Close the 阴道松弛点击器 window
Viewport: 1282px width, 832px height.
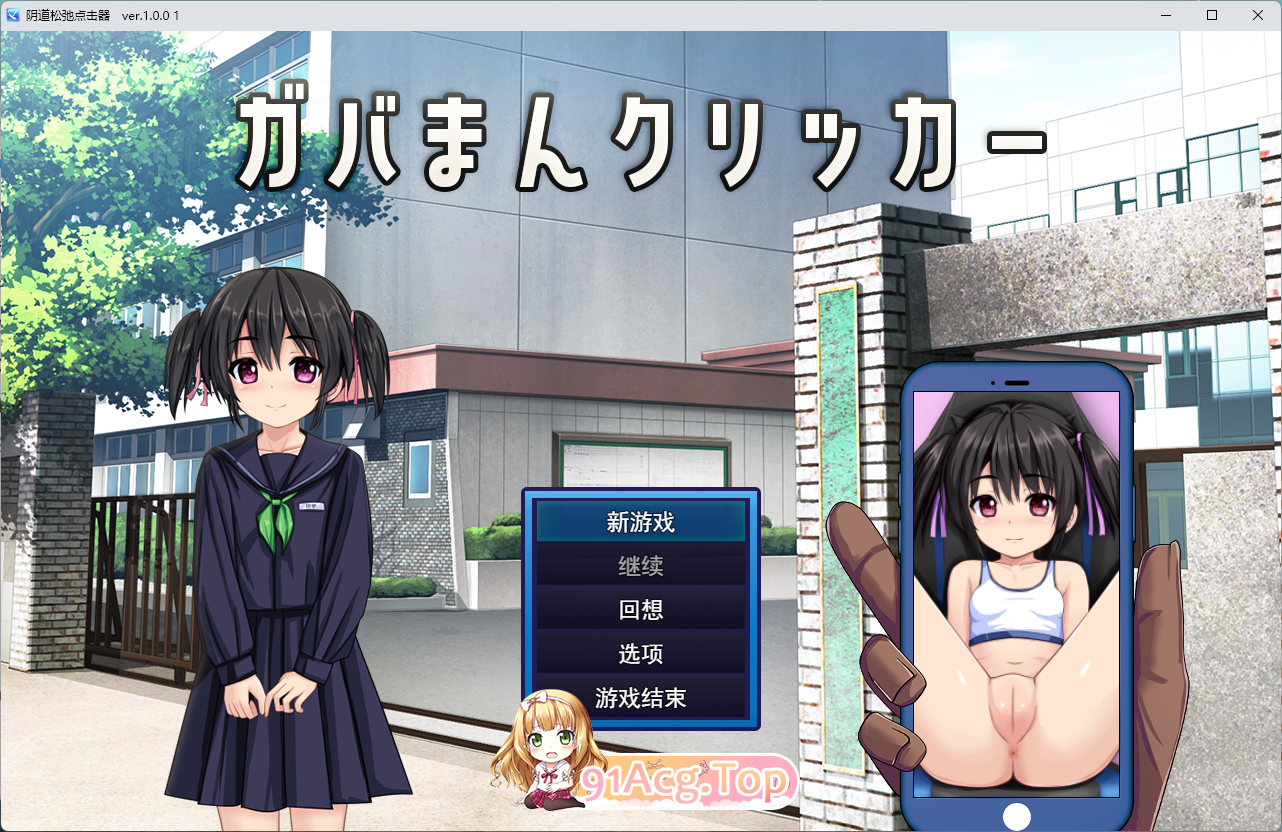coord(1257,15)
